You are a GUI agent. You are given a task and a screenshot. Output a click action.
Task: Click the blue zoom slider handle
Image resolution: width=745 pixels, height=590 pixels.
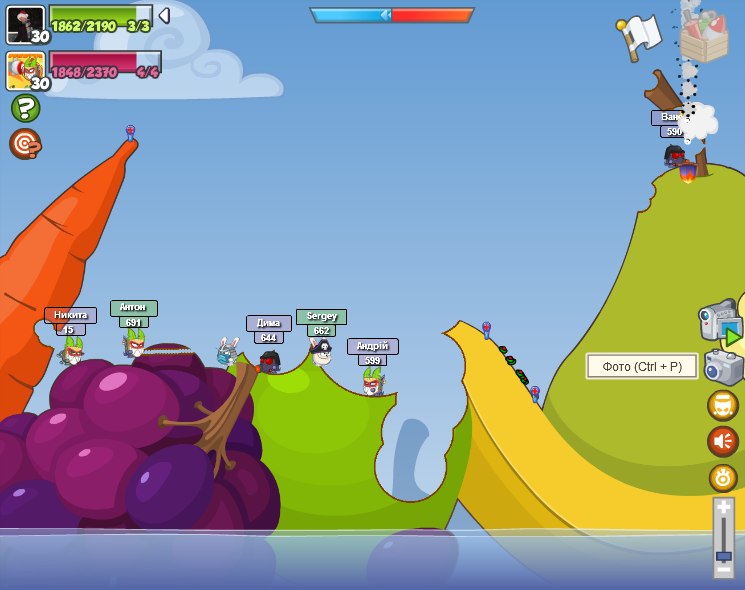(724, 555)
